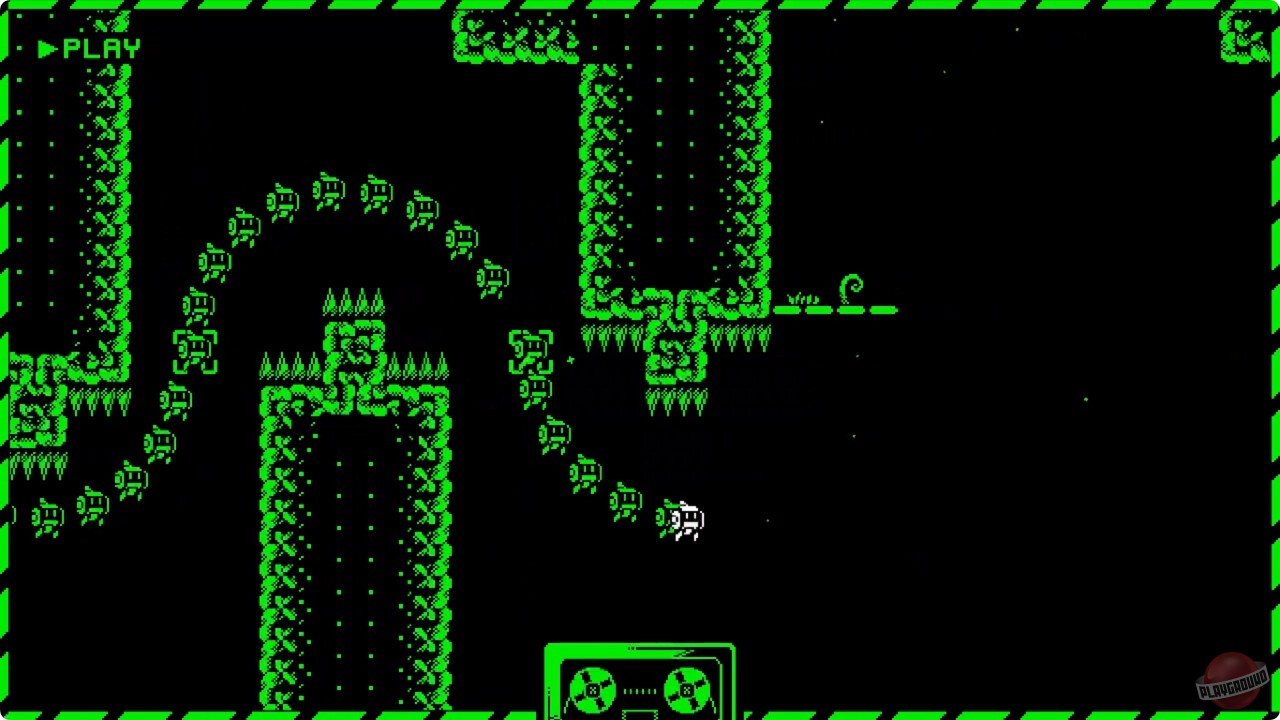This screenshot has width=1280, height=720.
Task: Select the curled flag sprite near the platform
Action: click(x=852, y=284)
